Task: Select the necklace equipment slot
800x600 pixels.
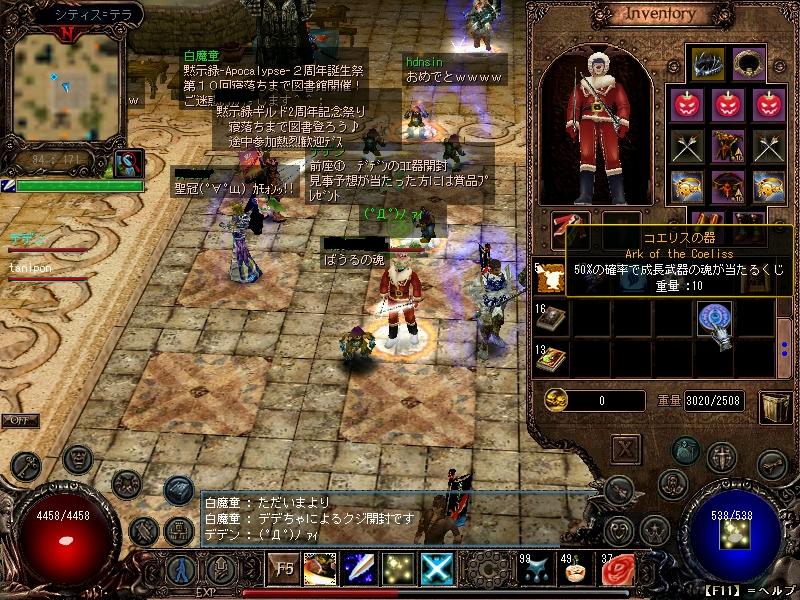Action: point(748,62)
